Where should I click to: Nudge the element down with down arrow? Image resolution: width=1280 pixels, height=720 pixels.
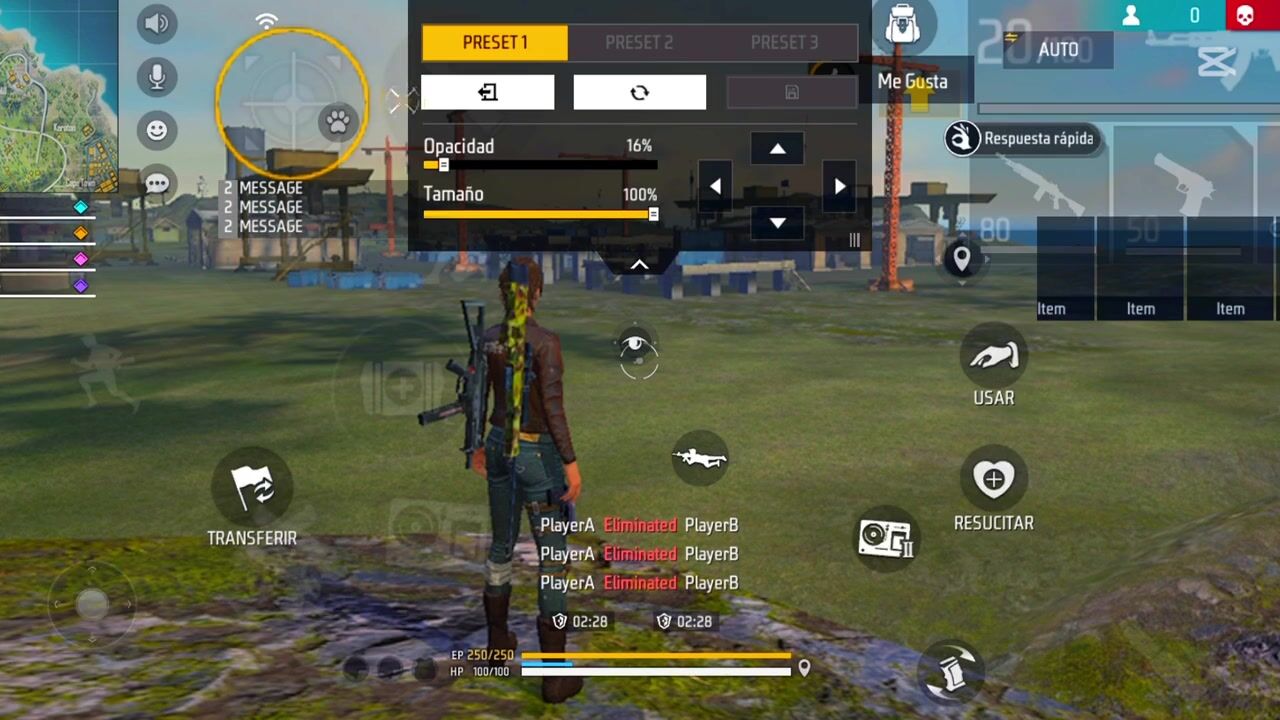(x=777, y=223)
